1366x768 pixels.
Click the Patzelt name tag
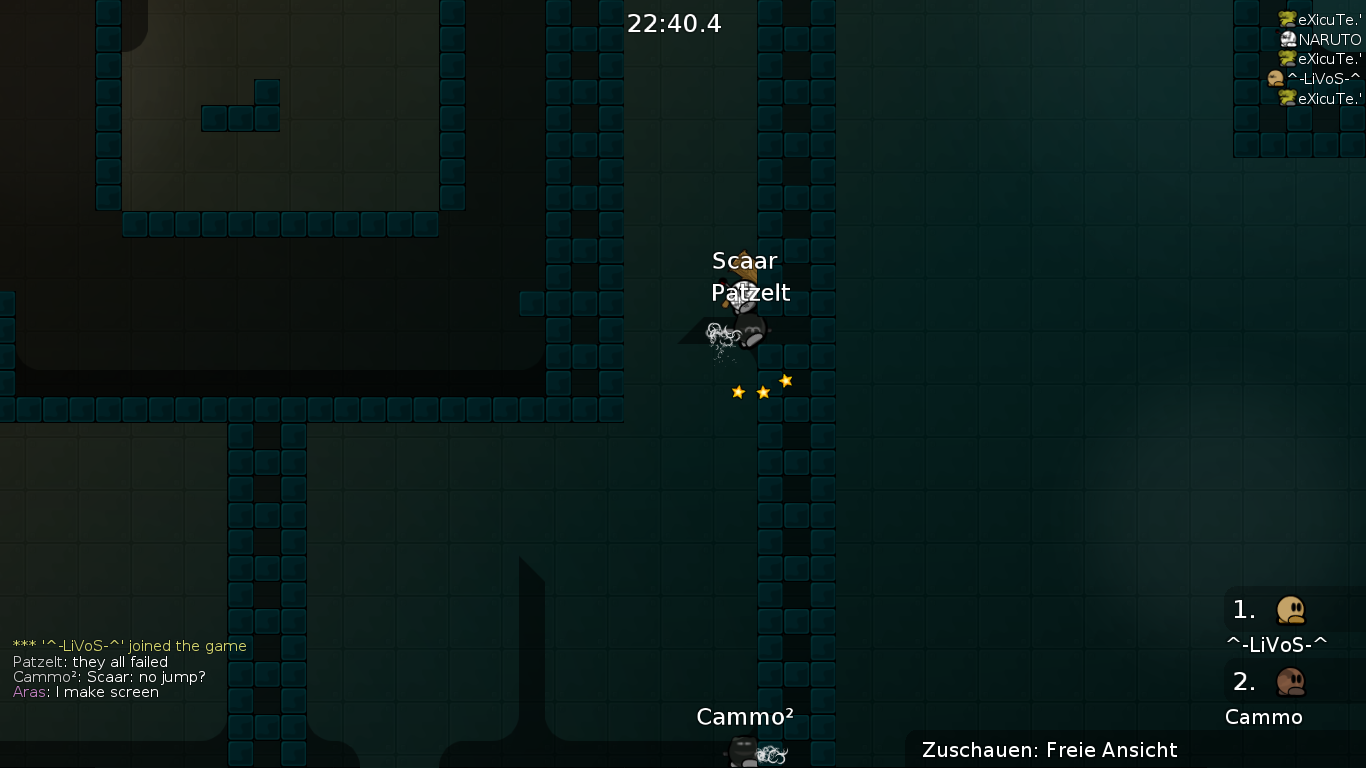pos(750,293)
